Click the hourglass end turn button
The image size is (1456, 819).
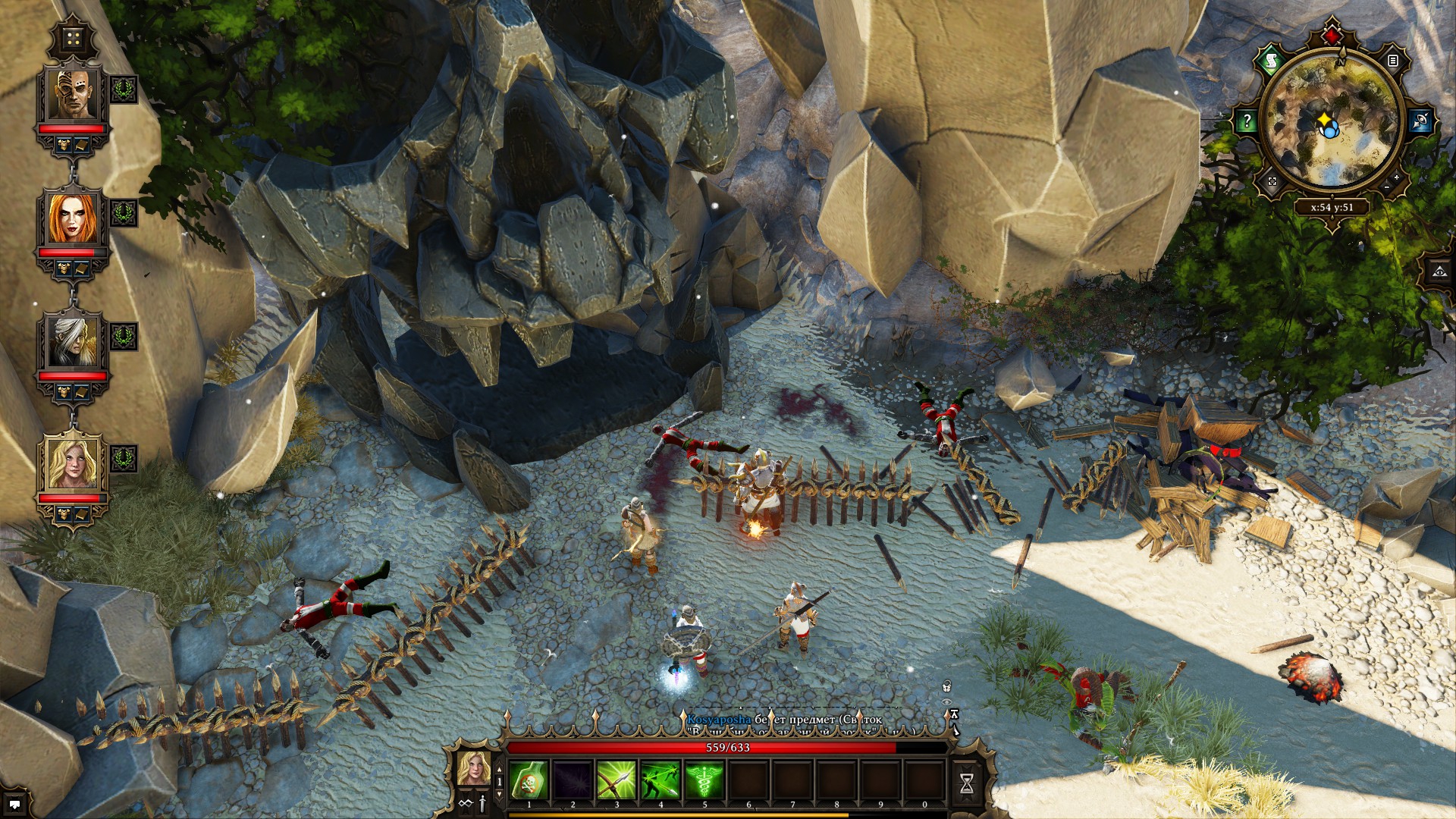pyautogui.click(x=967, y=784)
